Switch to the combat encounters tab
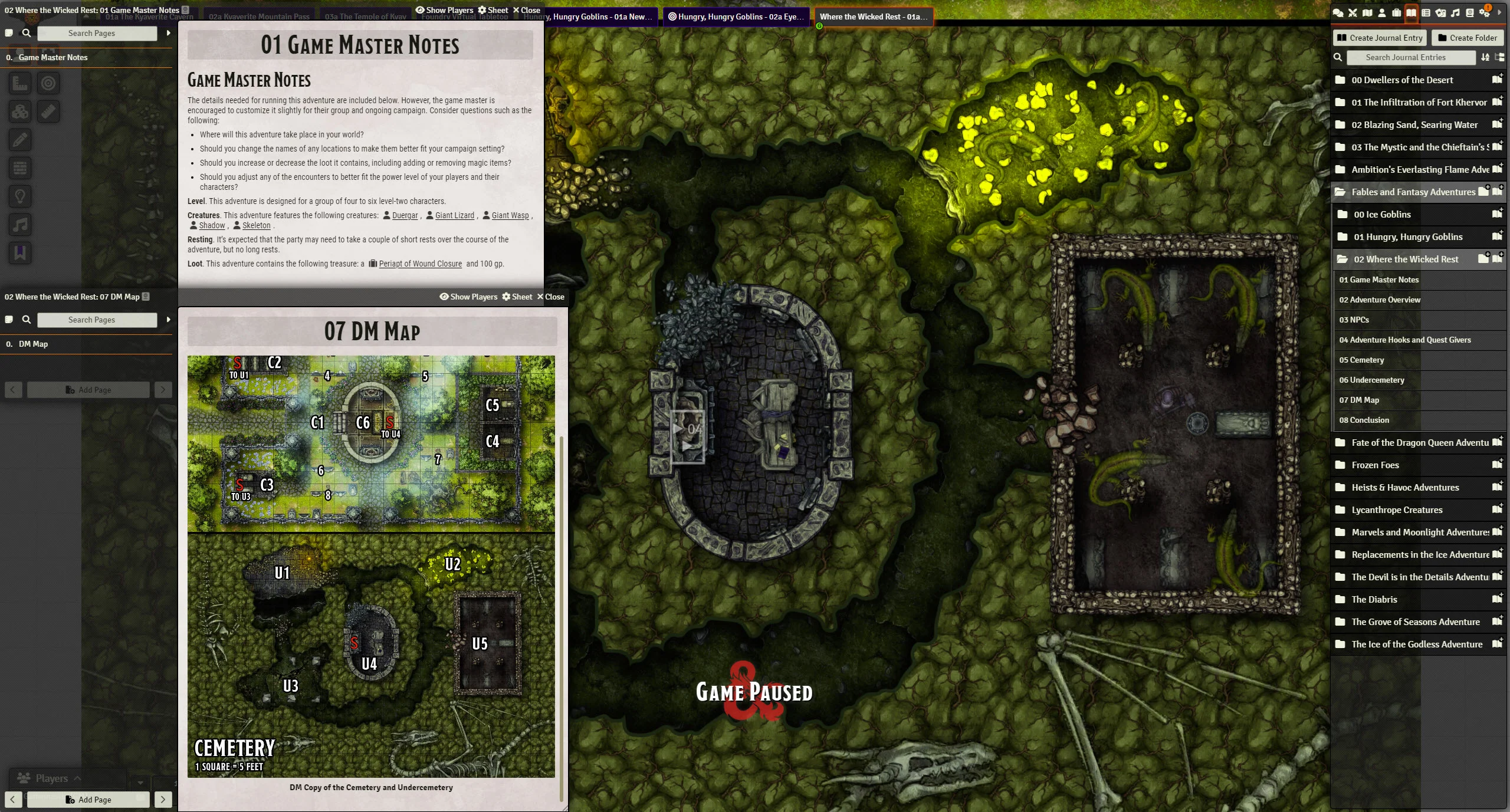Screen dimensions: 1510x812 1353,12
